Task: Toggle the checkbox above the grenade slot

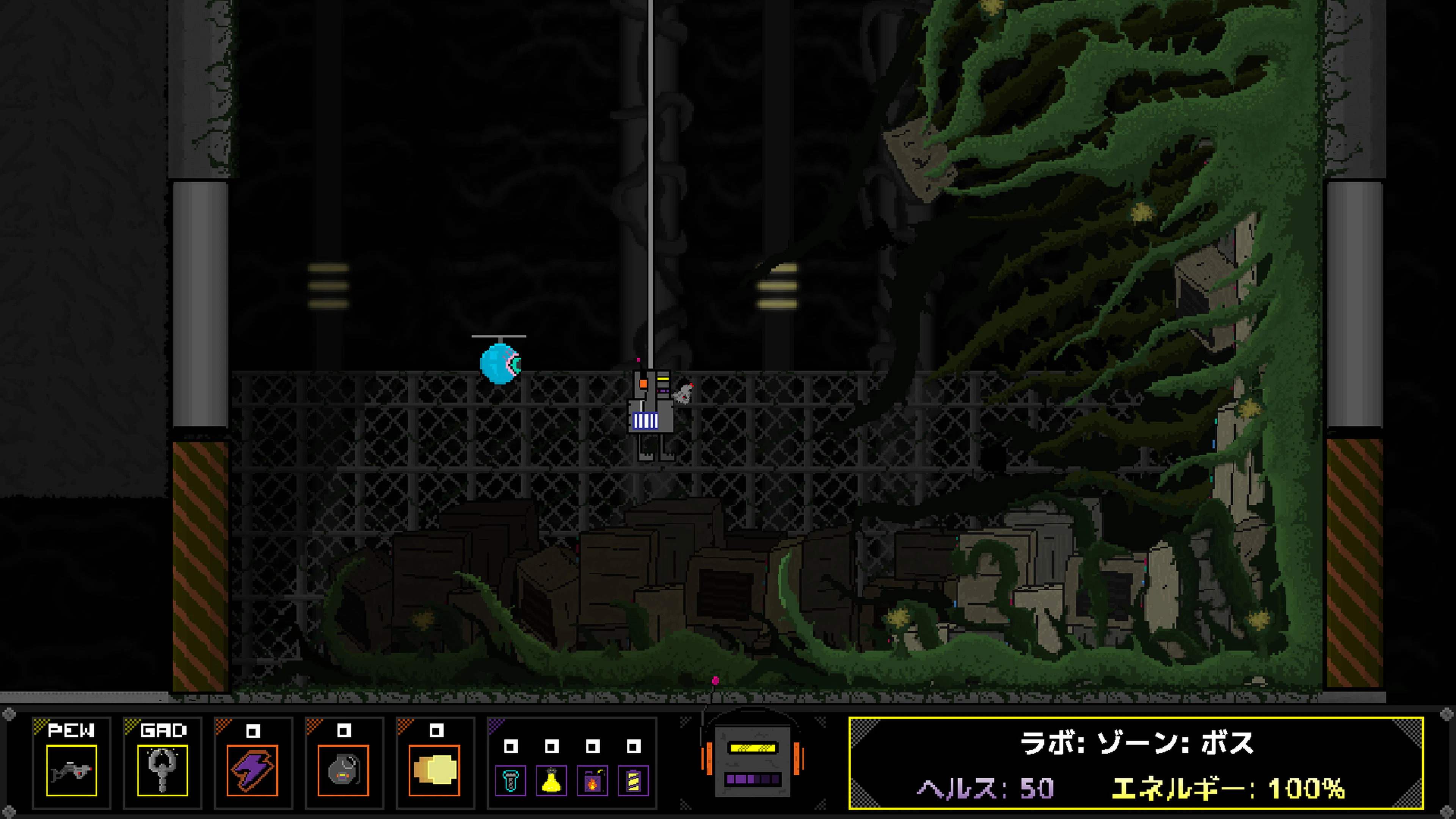Action: click(x=344, y=731)
